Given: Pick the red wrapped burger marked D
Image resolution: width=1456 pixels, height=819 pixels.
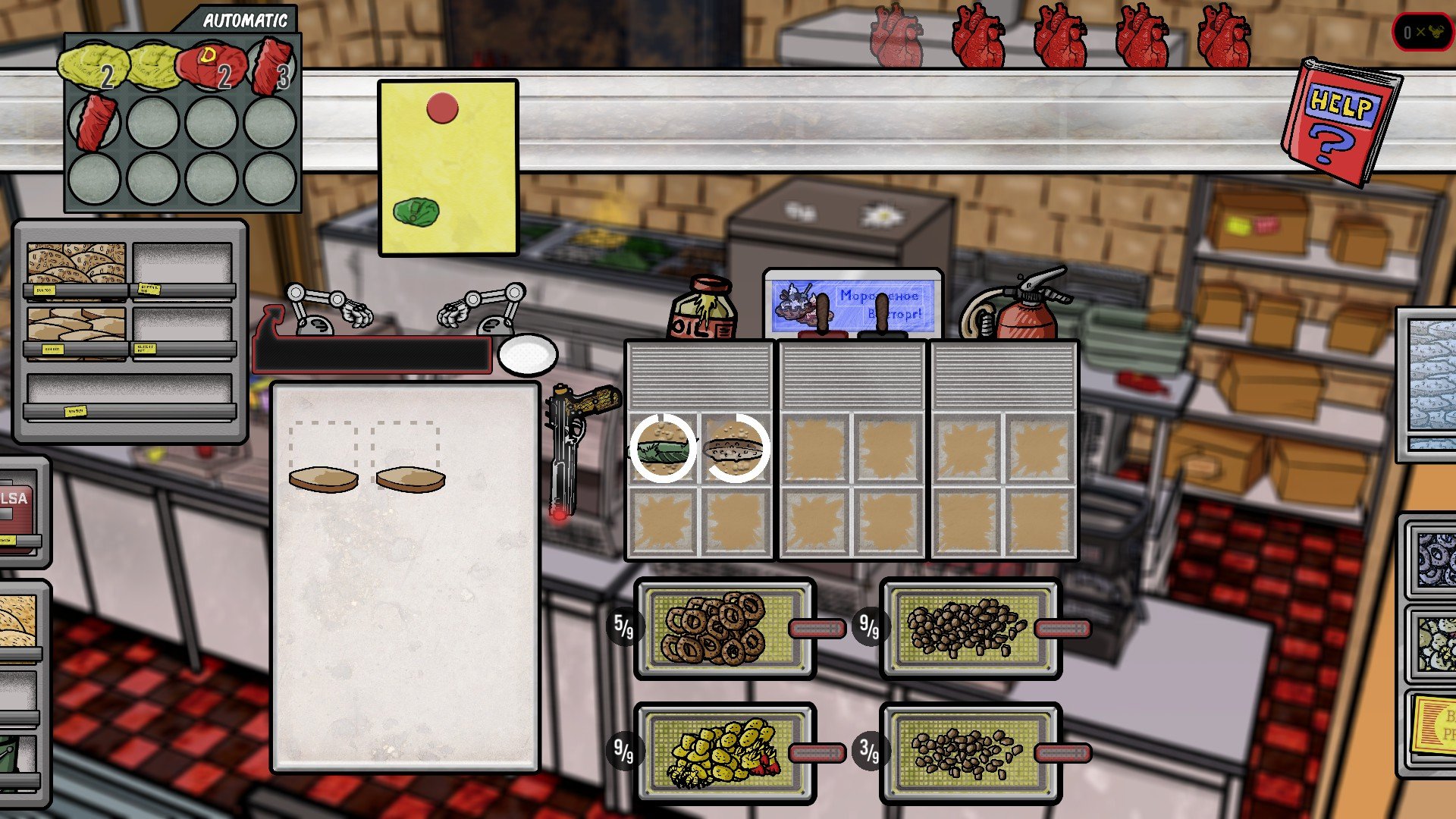Looking at the screenshot, I should click(x=210, y=67).
